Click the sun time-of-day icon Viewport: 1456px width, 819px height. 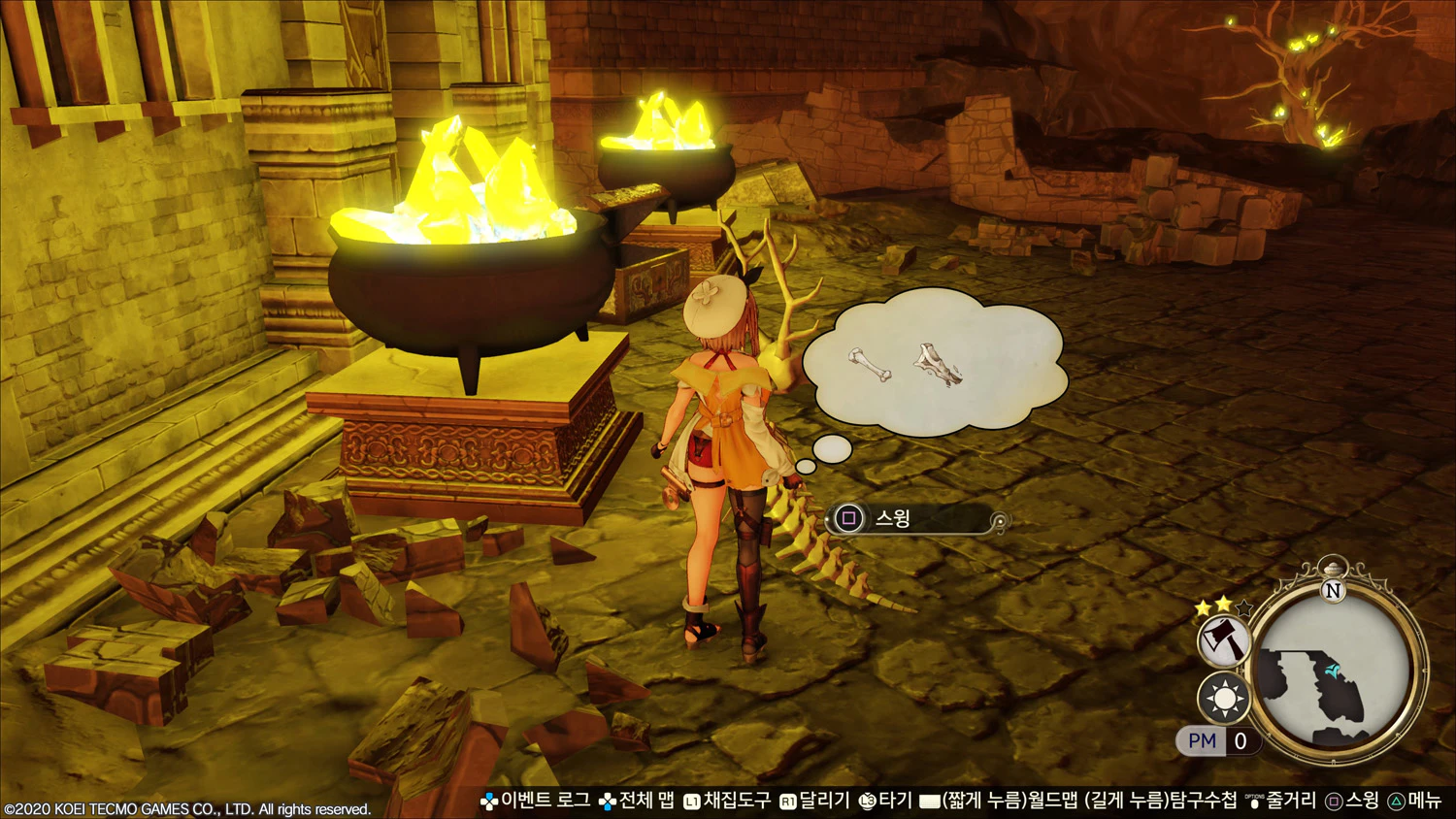[1223, 698]
